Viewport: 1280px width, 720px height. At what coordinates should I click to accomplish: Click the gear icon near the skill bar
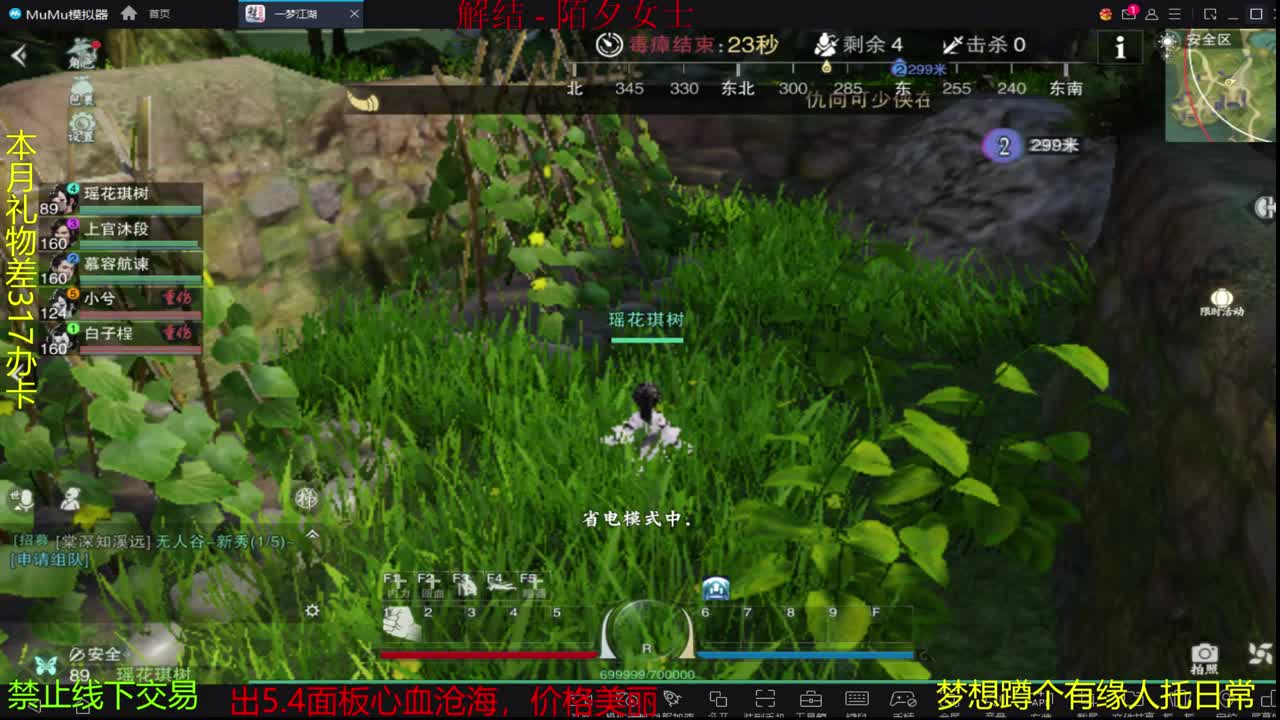tap(312, 611)
